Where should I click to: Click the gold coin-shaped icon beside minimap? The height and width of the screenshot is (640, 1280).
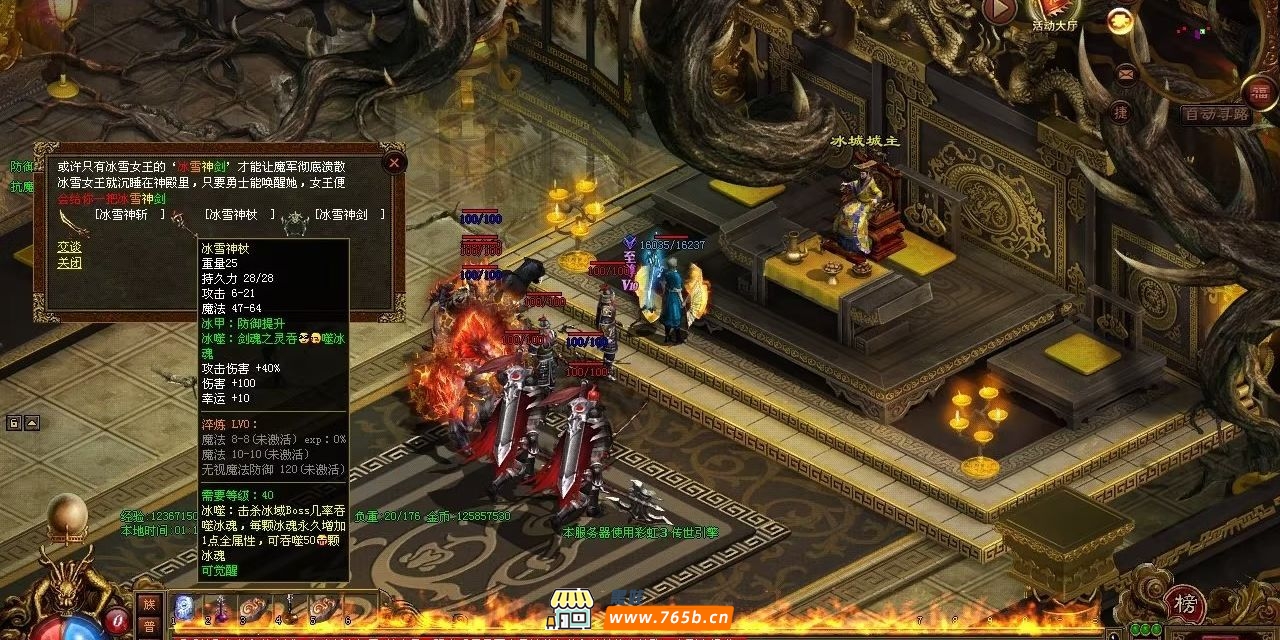point(1120,20)
